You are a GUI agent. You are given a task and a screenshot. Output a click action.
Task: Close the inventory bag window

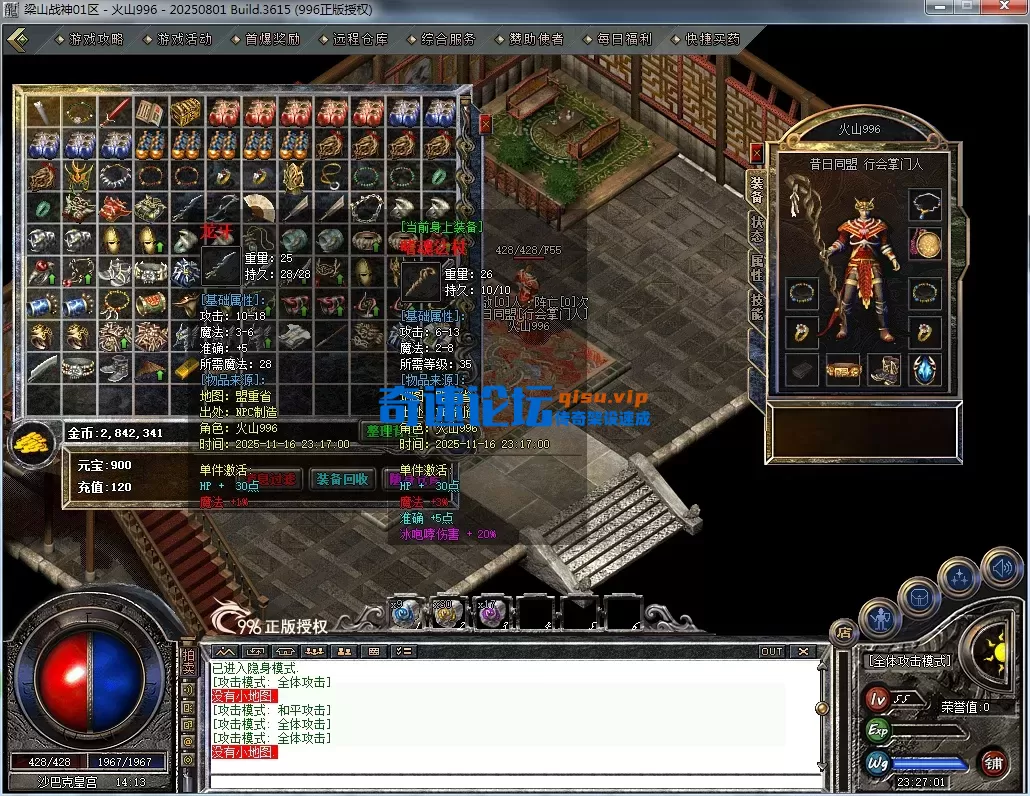coord(485,124)
